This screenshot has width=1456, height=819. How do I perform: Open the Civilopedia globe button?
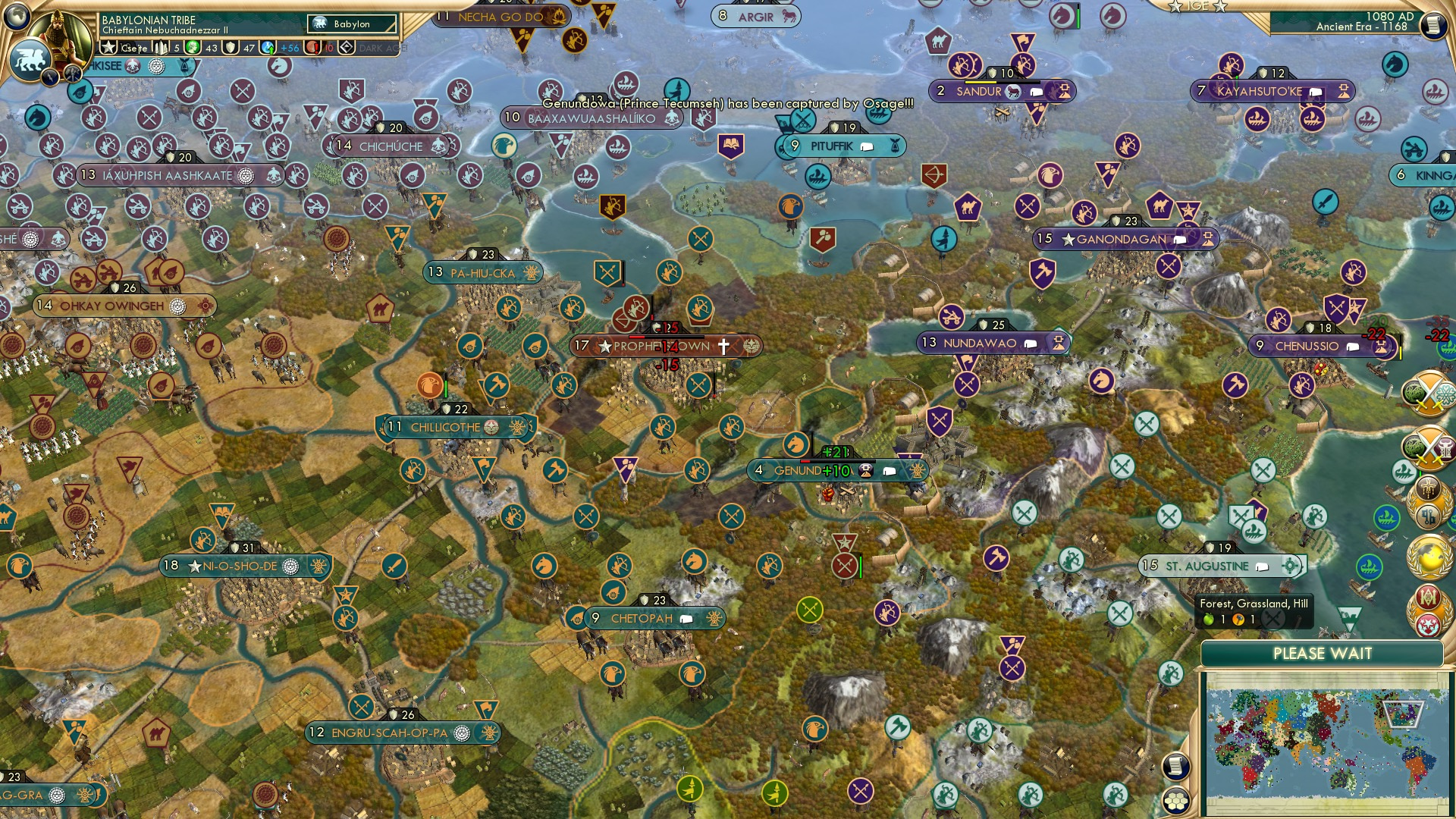pyautogui.click(x=15, y=15)
